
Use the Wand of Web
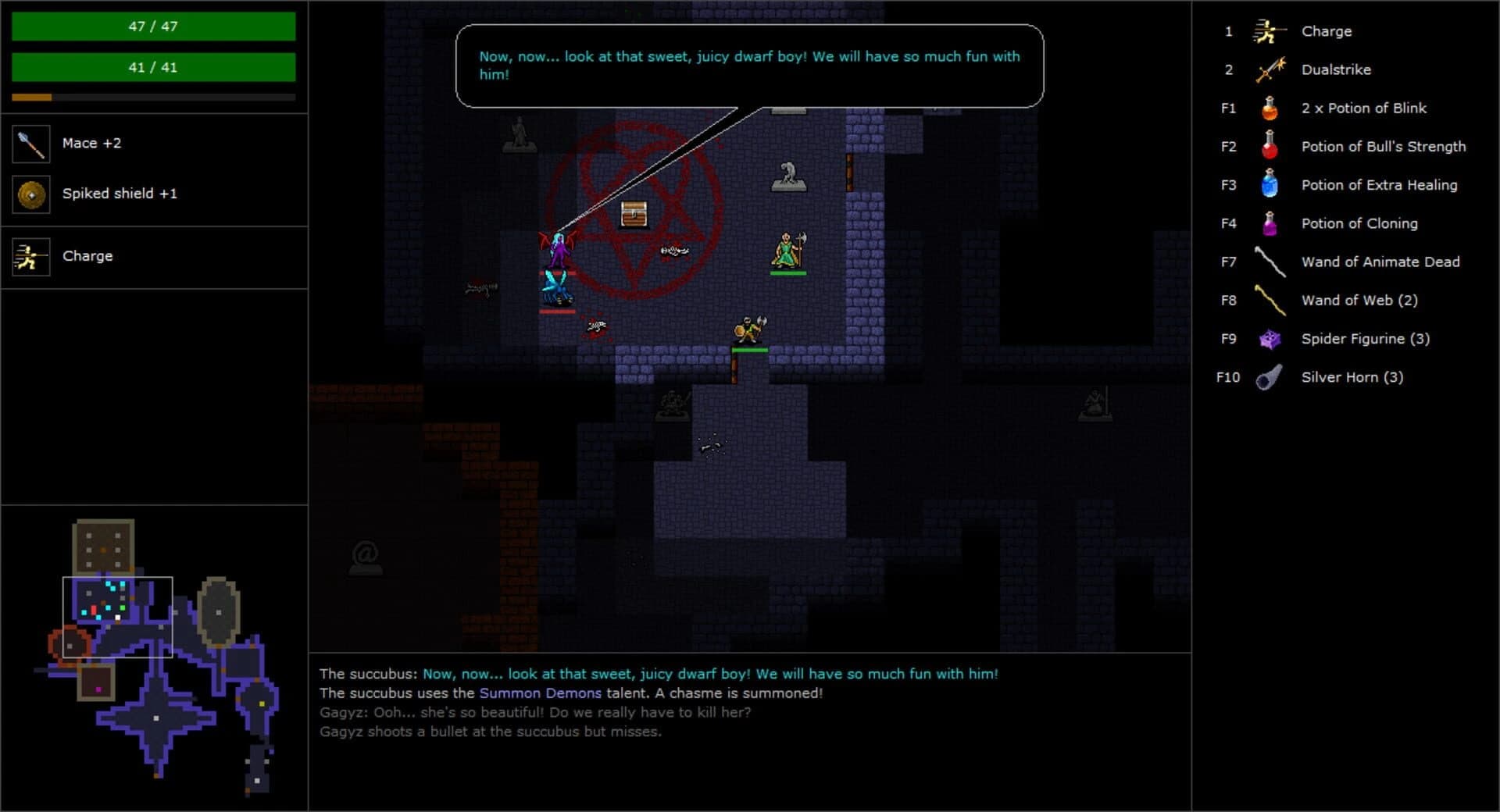point(1268,300)
